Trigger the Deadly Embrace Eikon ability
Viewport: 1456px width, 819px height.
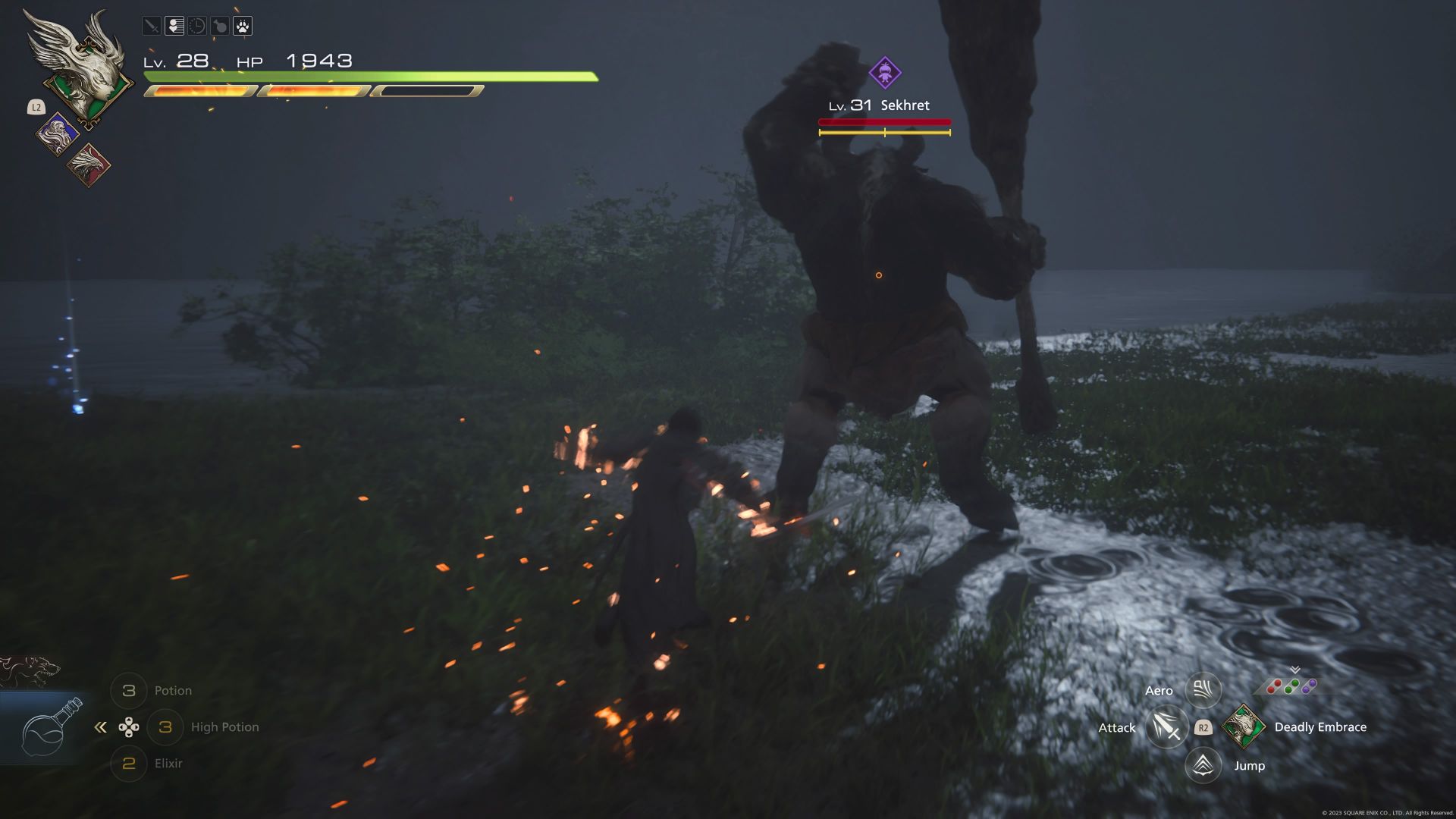1243,726
